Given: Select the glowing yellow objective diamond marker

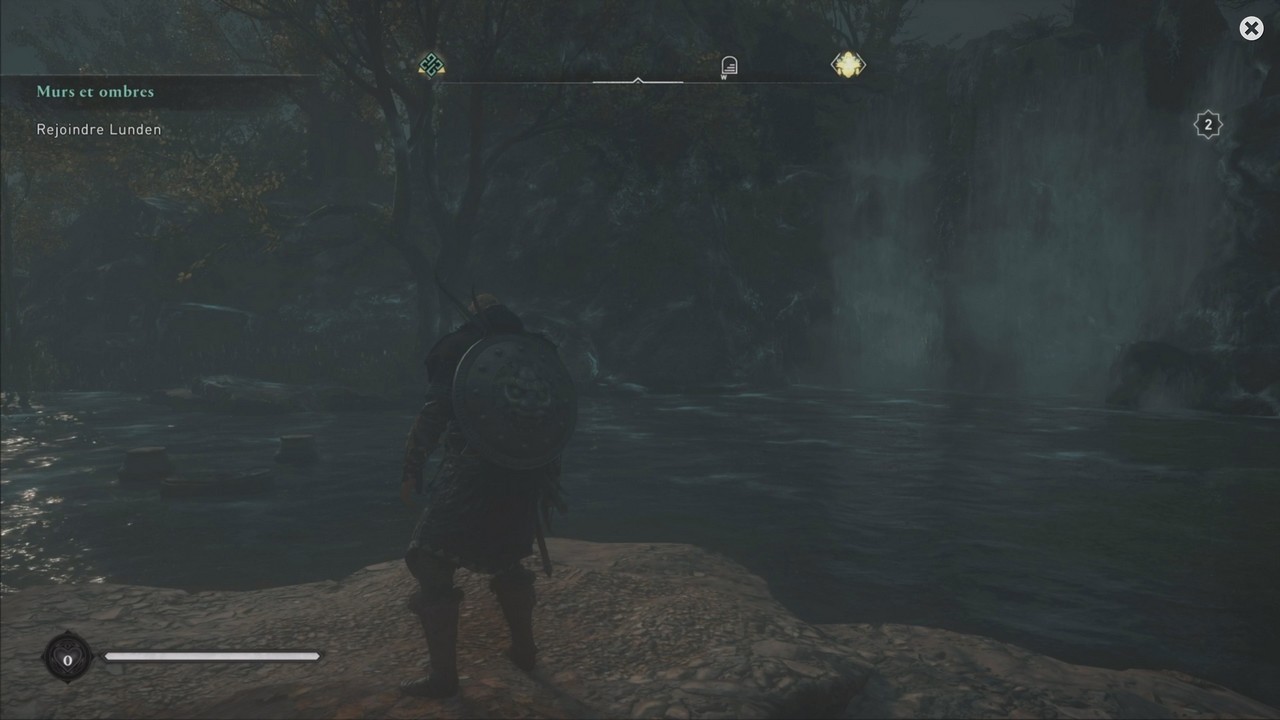Looking at the screenshot, I should pyautogui.click(x=847, y=64).
